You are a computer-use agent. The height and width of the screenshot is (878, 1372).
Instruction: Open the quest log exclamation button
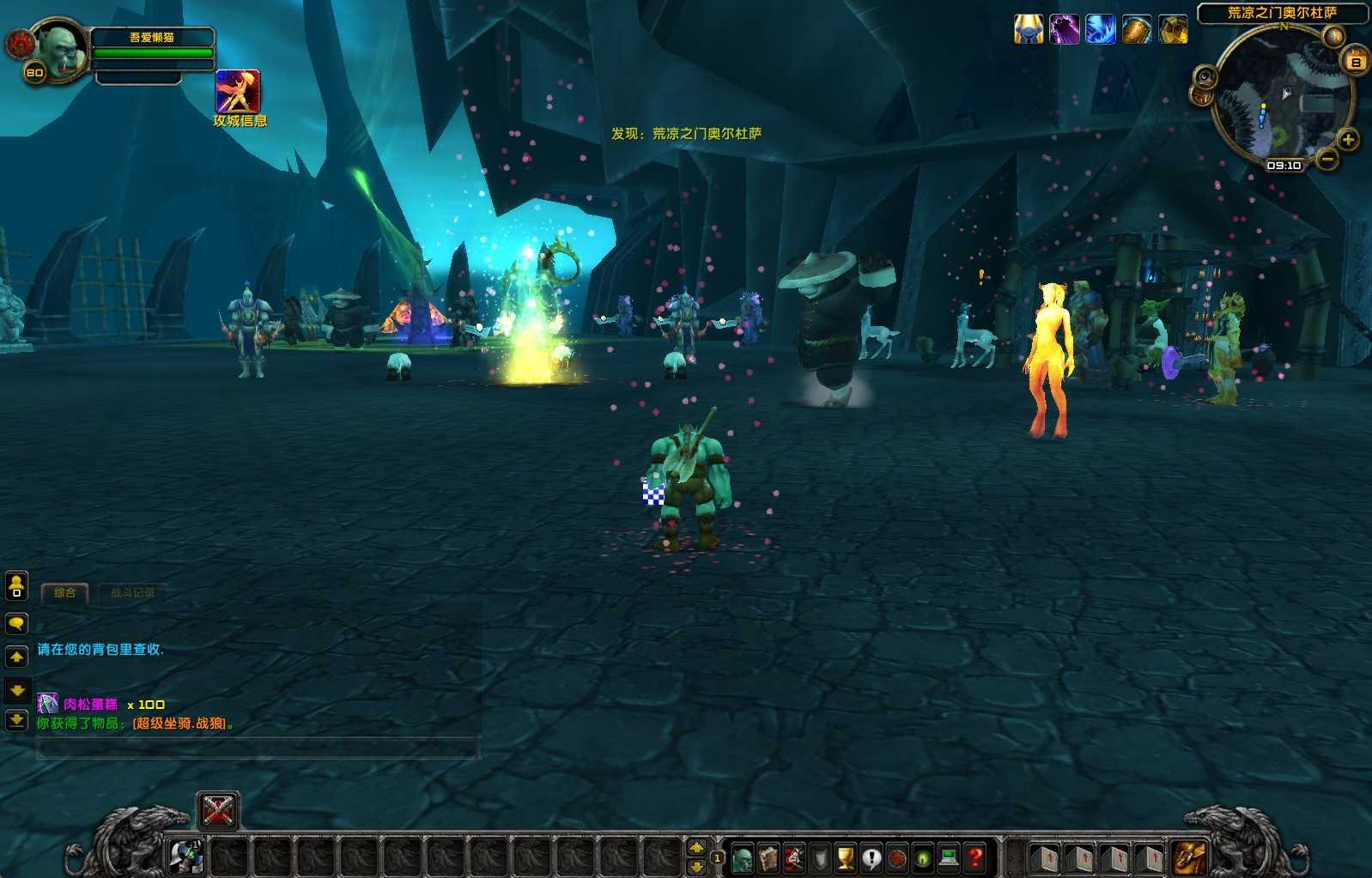click(871, 857)
